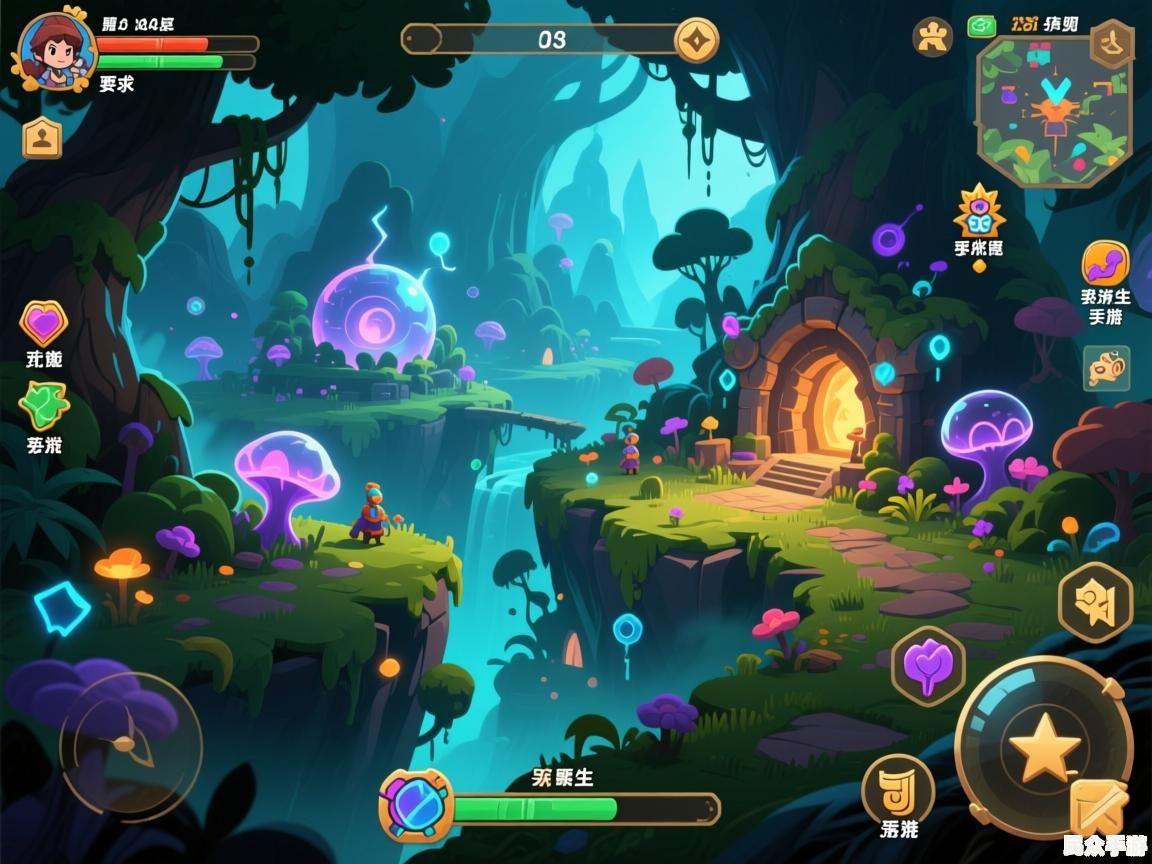The width and height of the screenshot is (1152, 864).
Task: Activate the round gold J-shaped skill button
Action: point(897,788)
